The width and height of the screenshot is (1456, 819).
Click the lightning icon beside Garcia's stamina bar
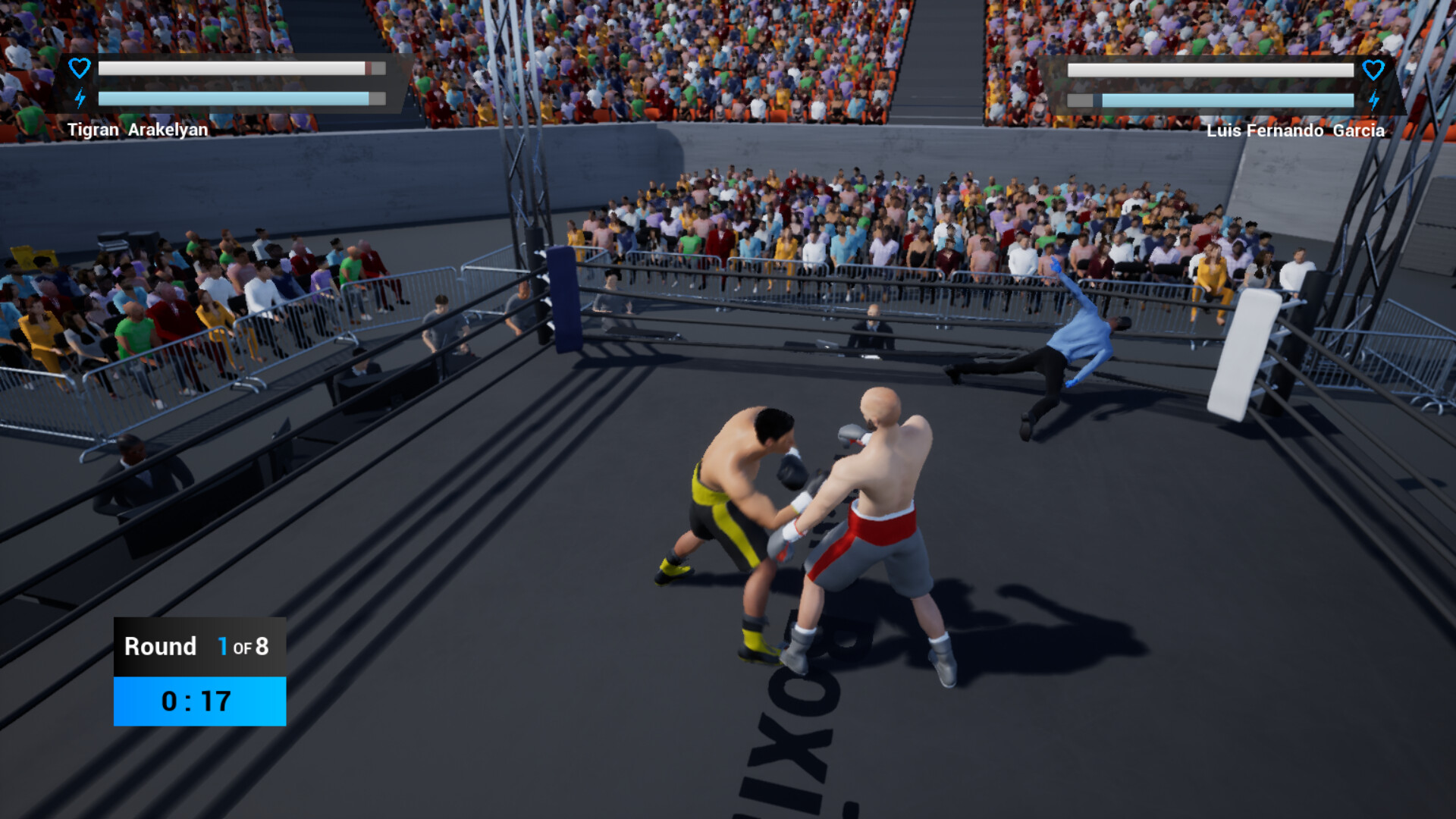(1374, 99)
